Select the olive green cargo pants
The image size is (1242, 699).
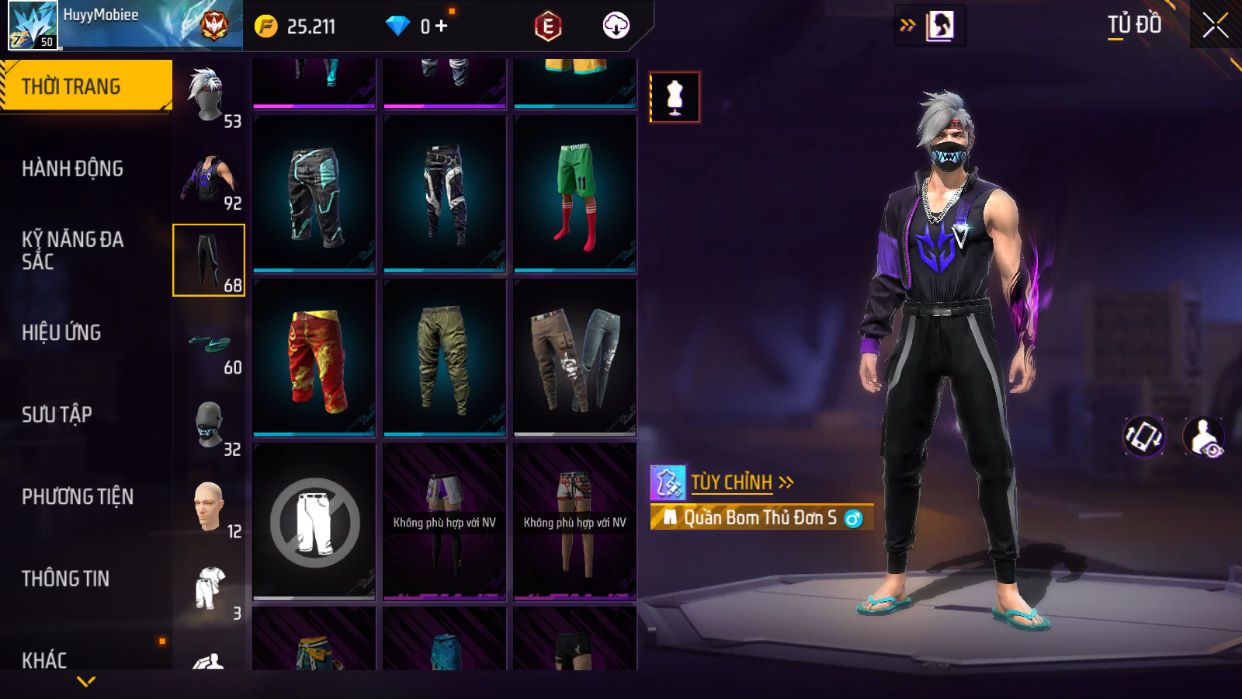[x=445, y=357]
